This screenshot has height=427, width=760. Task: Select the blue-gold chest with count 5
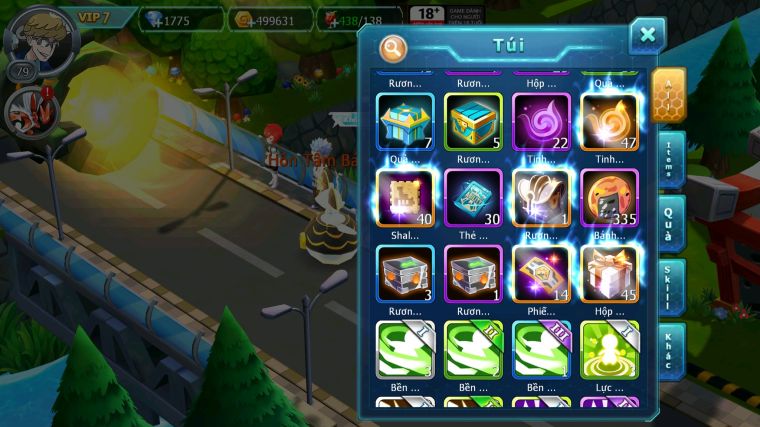473,121
